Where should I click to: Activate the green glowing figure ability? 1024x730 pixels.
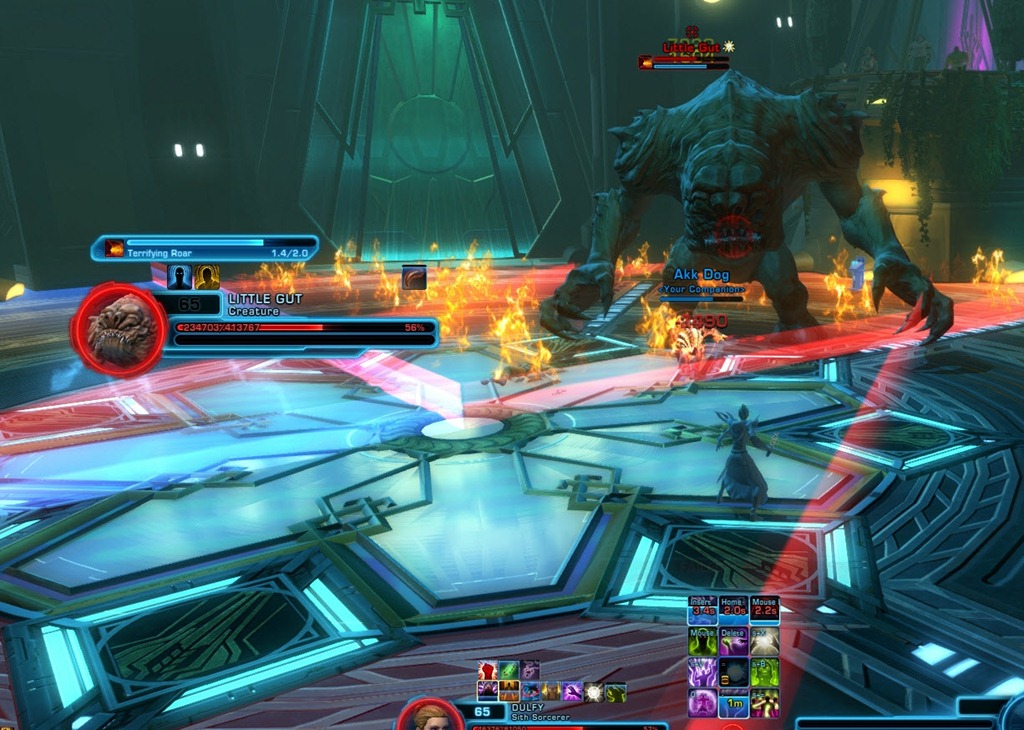(x=765, y=672)
